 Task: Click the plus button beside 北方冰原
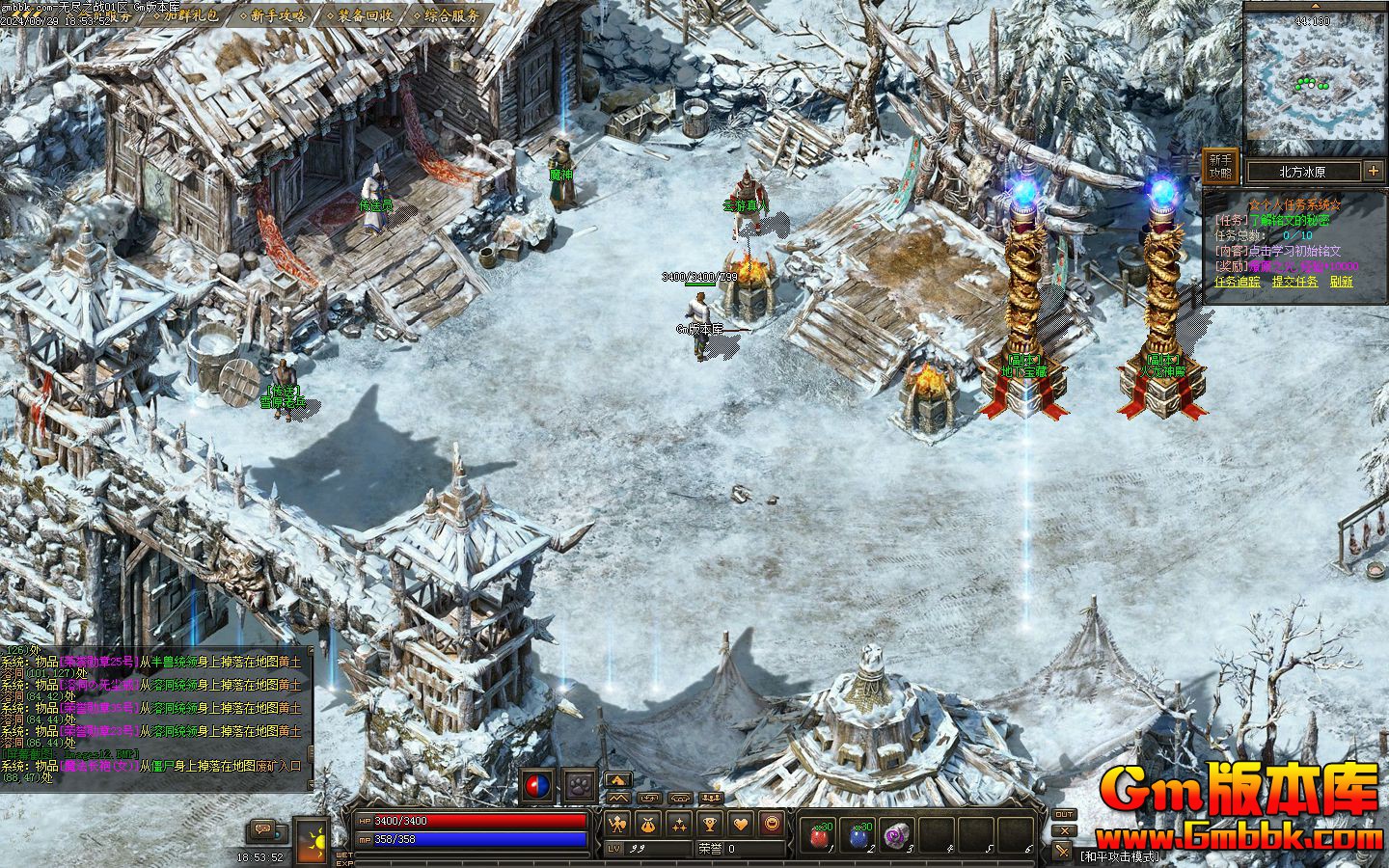pyautogui.click(x=1374, y=171)
